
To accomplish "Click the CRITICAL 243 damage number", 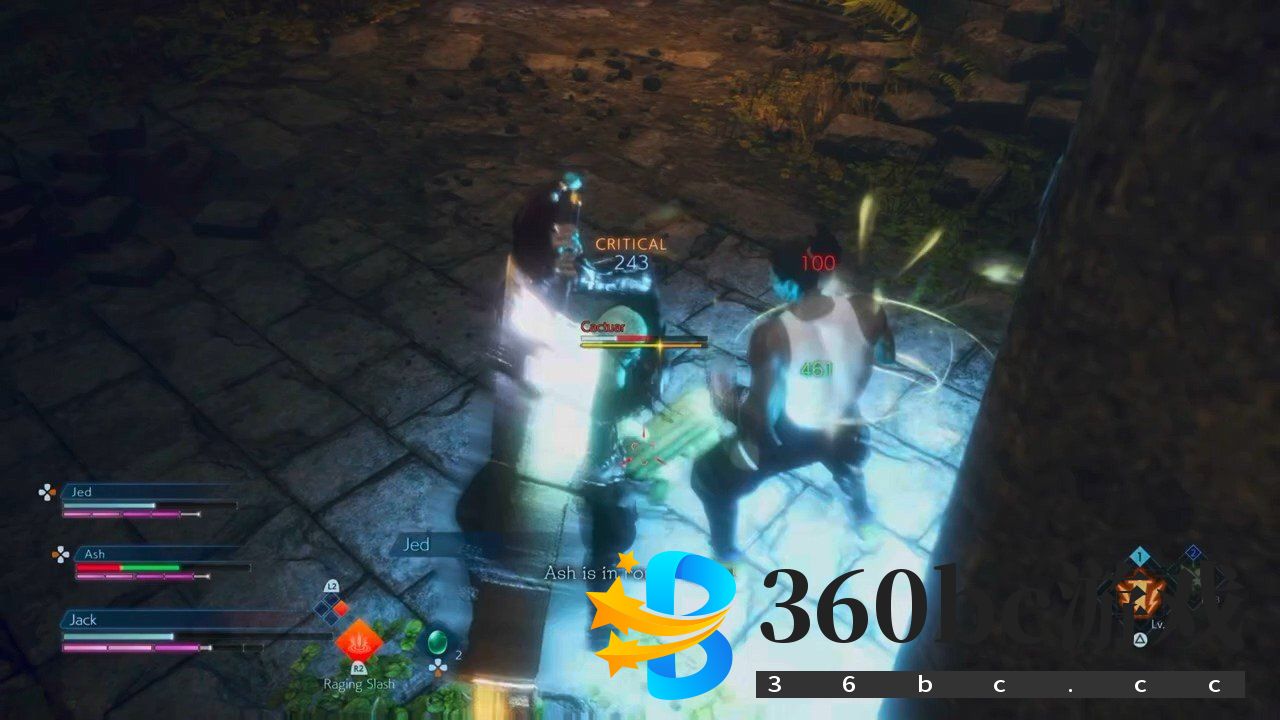I will (x=629, y=252).
